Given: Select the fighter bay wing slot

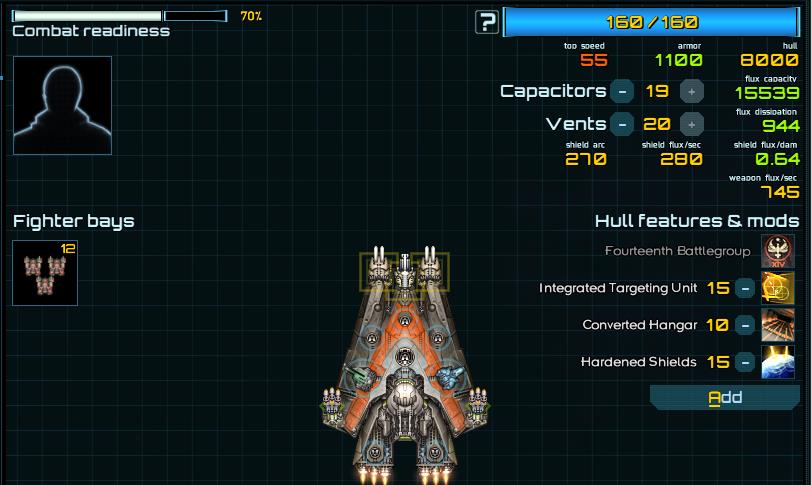Looking at the screenshot, I should [45, 273].
